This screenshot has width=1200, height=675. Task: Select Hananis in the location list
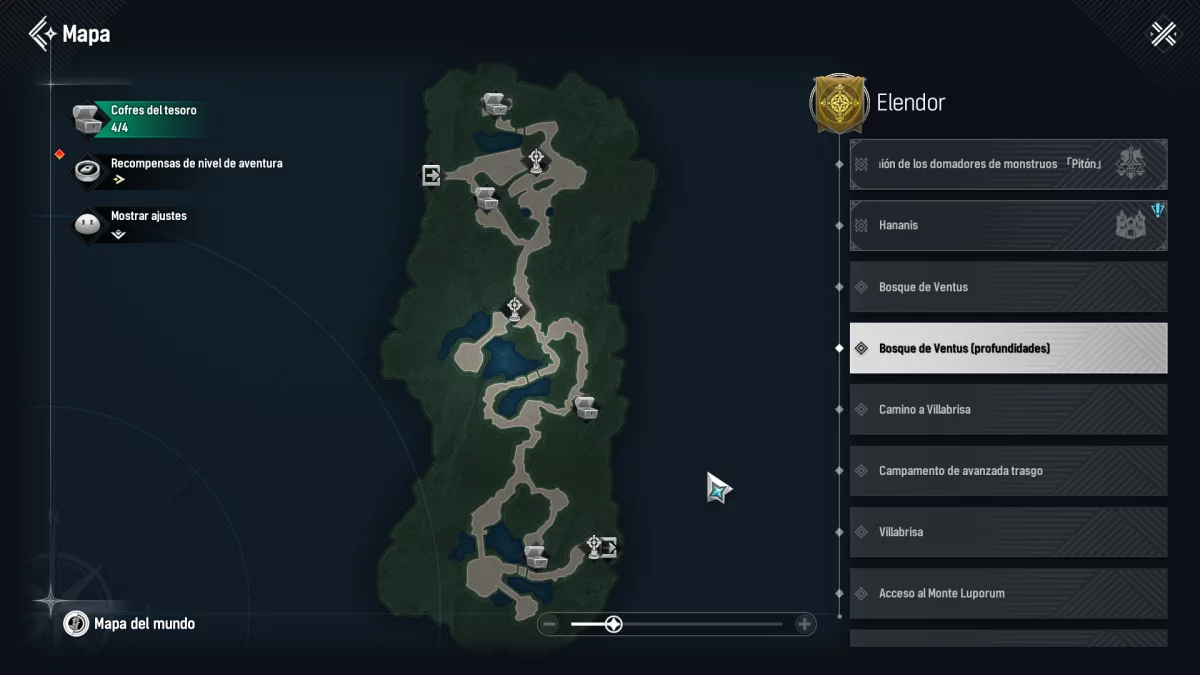pyautogui.click(x=1008, y=226)
